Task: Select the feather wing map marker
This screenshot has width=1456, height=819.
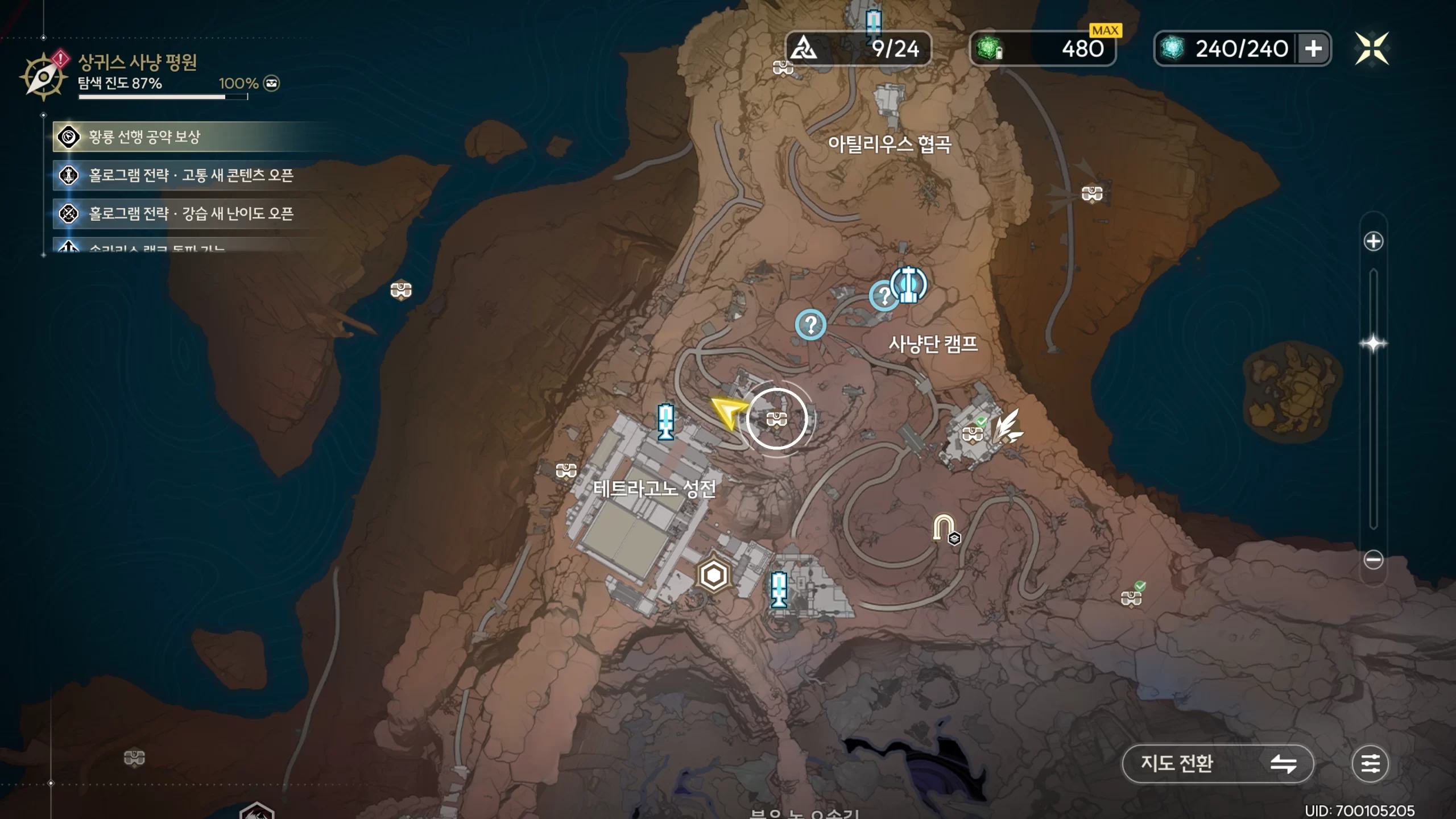Action: 1007,427
